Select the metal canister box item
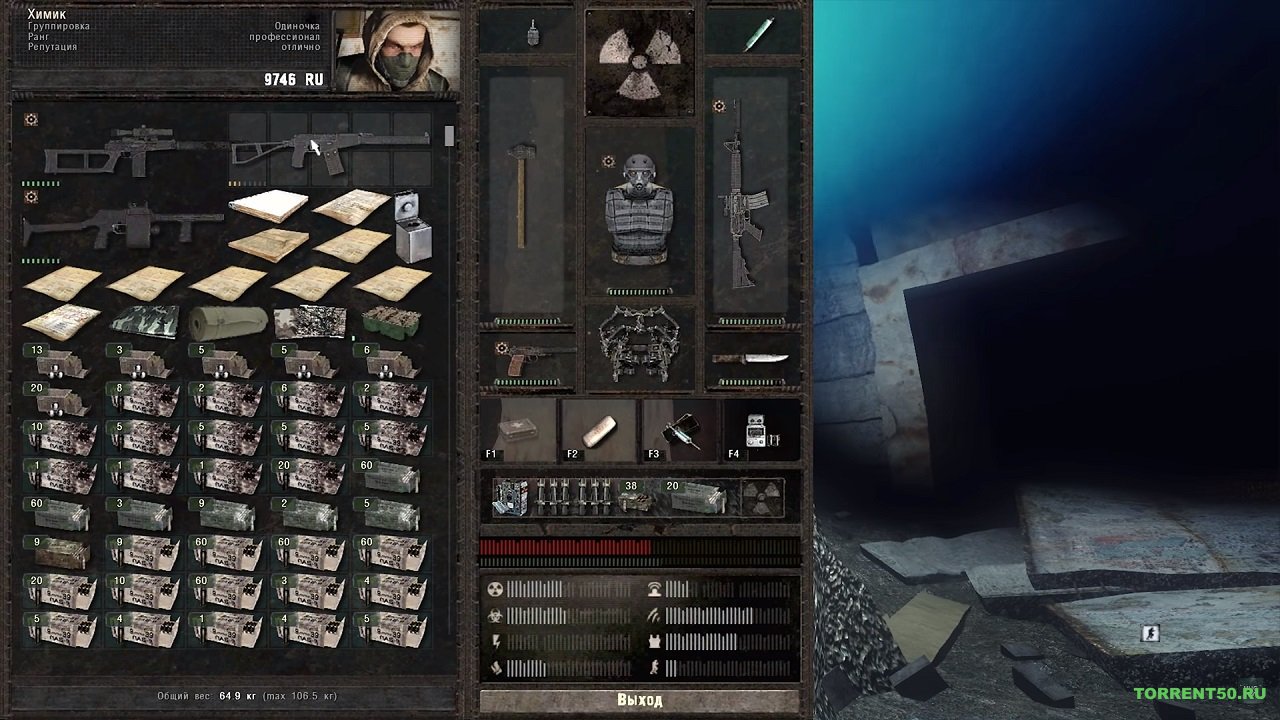The height and width of the screenshot is (720, 1280). (413, 228)
